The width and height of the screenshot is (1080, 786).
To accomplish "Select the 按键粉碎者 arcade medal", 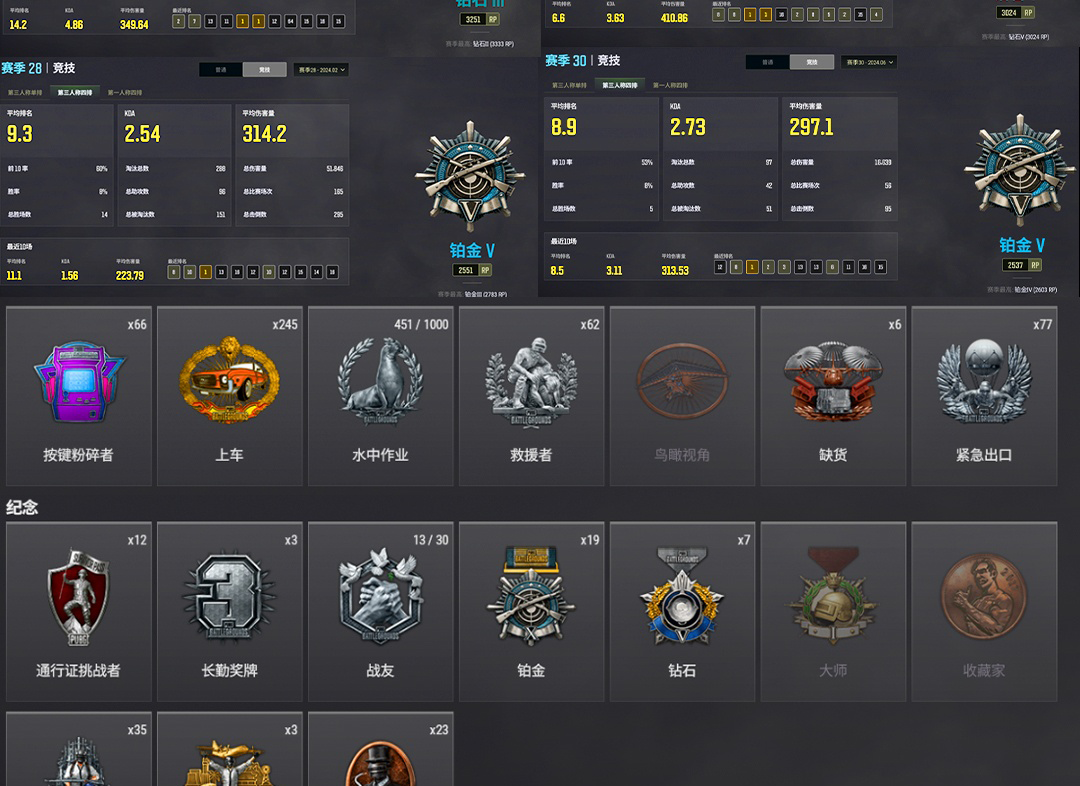I will coord(79,396).
